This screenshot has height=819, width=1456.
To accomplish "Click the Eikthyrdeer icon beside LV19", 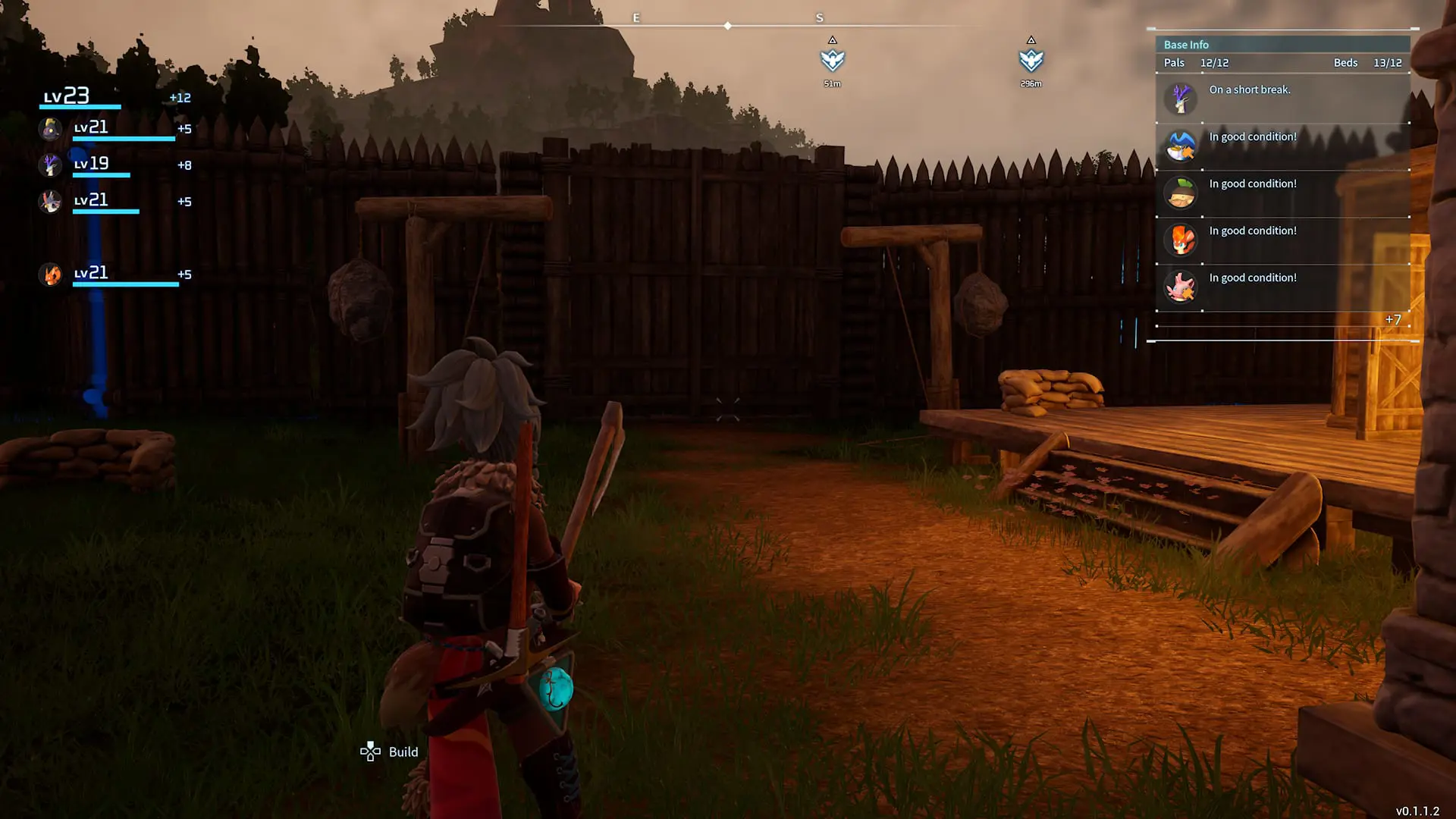I will pyautogui.click(x=50, y=165).
